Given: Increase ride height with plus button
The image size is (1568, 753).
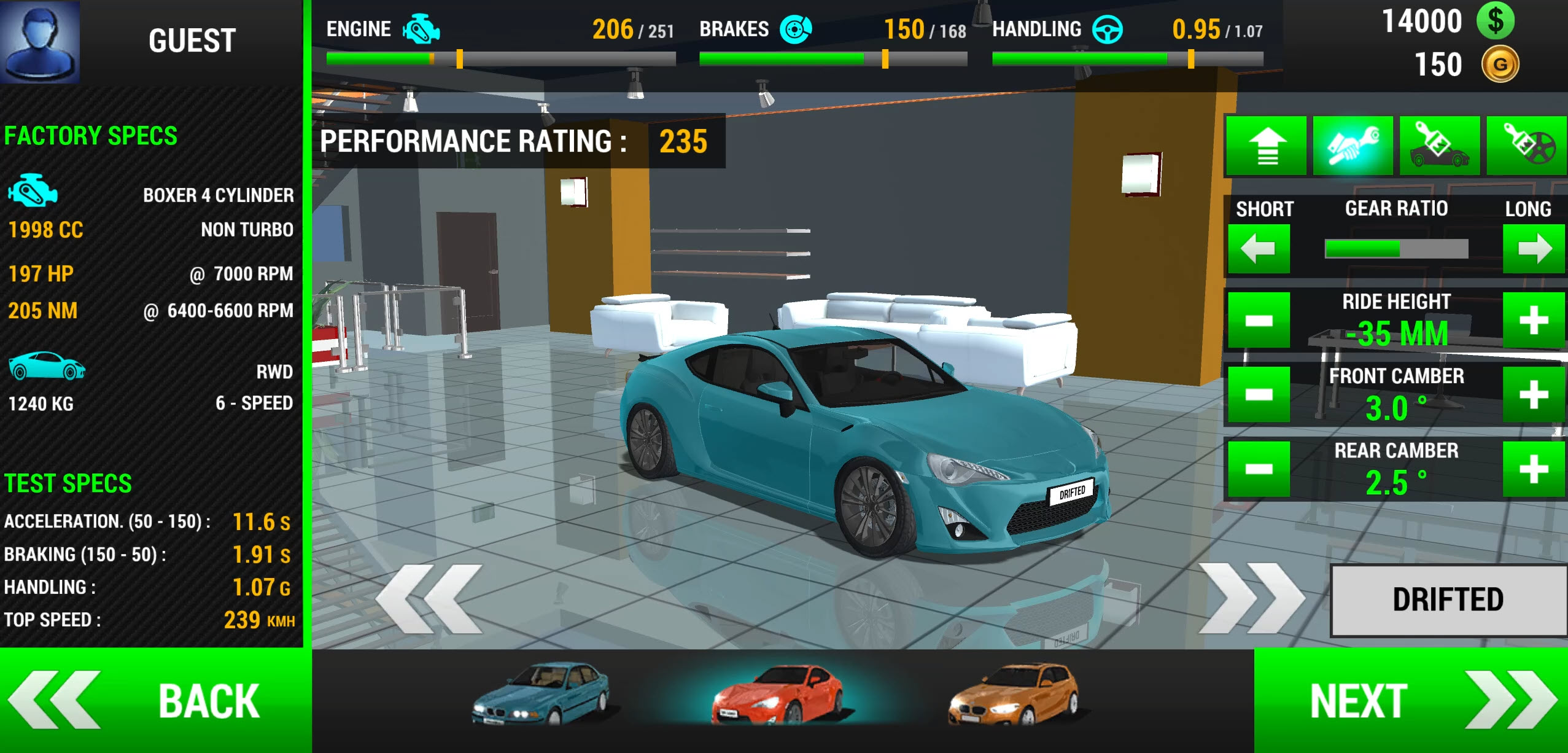Looking at the screenshot, I should [x=1534, y=320].
